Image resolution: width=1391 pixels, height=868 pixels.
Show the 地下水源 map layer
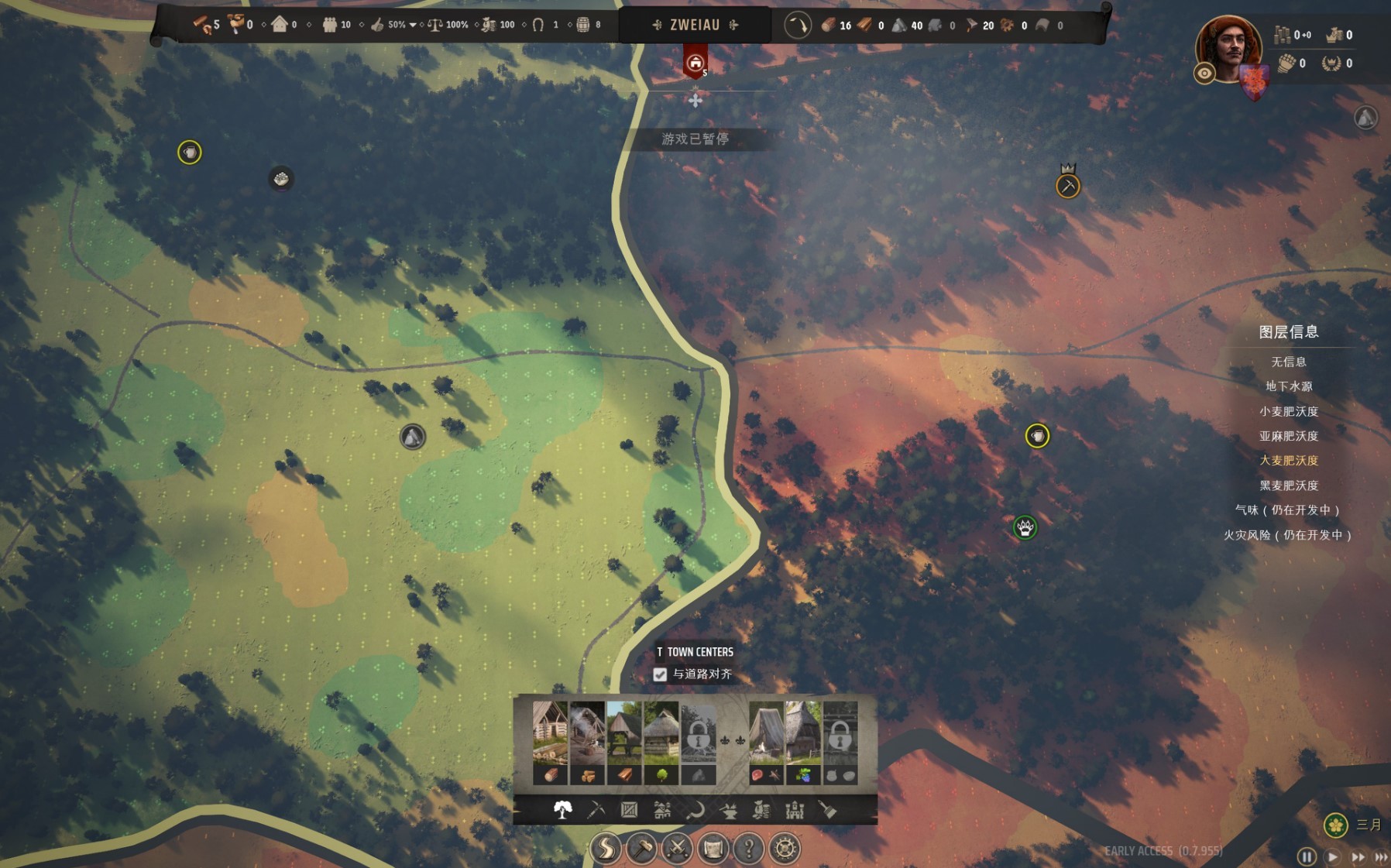1289,386
